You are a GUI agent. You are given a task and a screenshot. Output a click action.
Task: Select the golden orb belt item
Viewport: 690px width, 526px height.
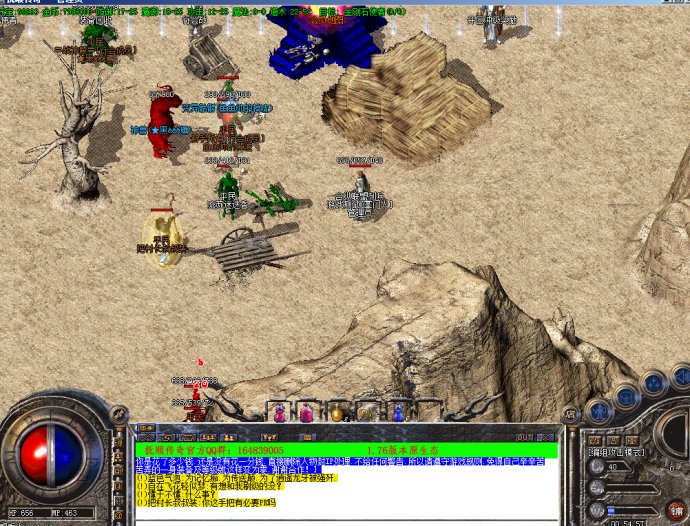(337, 411)
